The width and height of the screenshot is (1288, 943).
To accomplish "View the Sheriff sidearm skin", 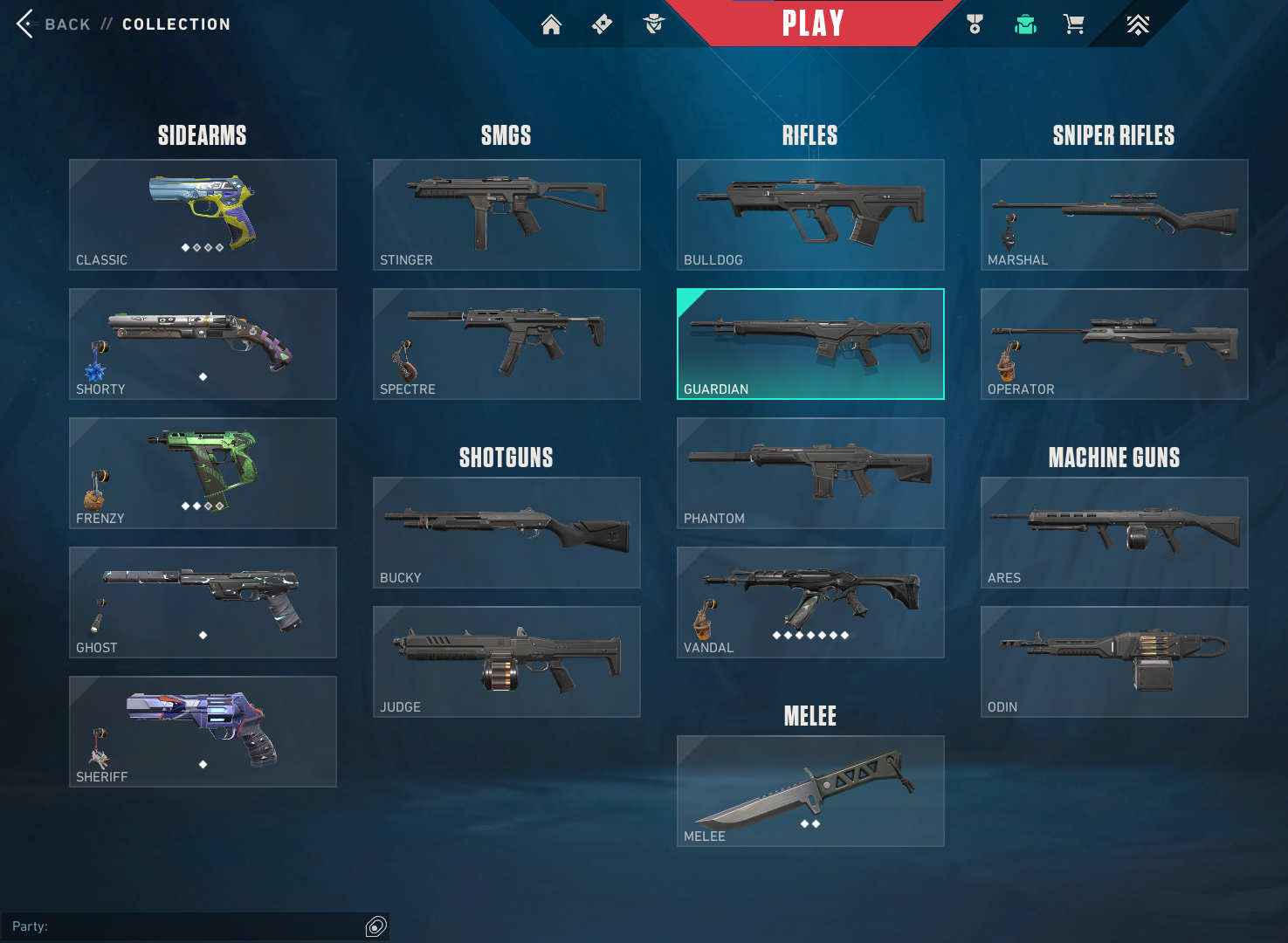I will click(x=203, y=732).
